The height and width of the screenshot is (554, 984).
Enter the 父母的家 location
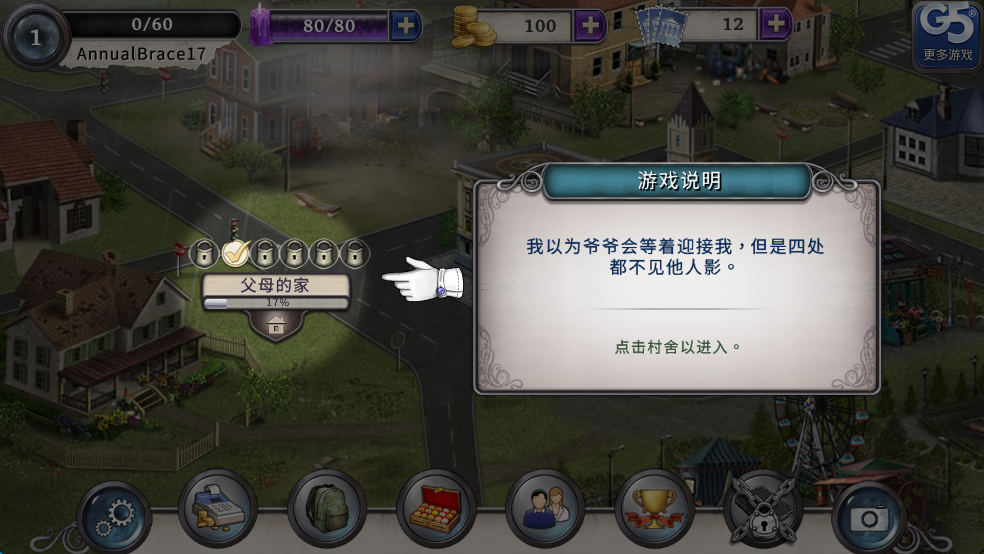[276, 286]
